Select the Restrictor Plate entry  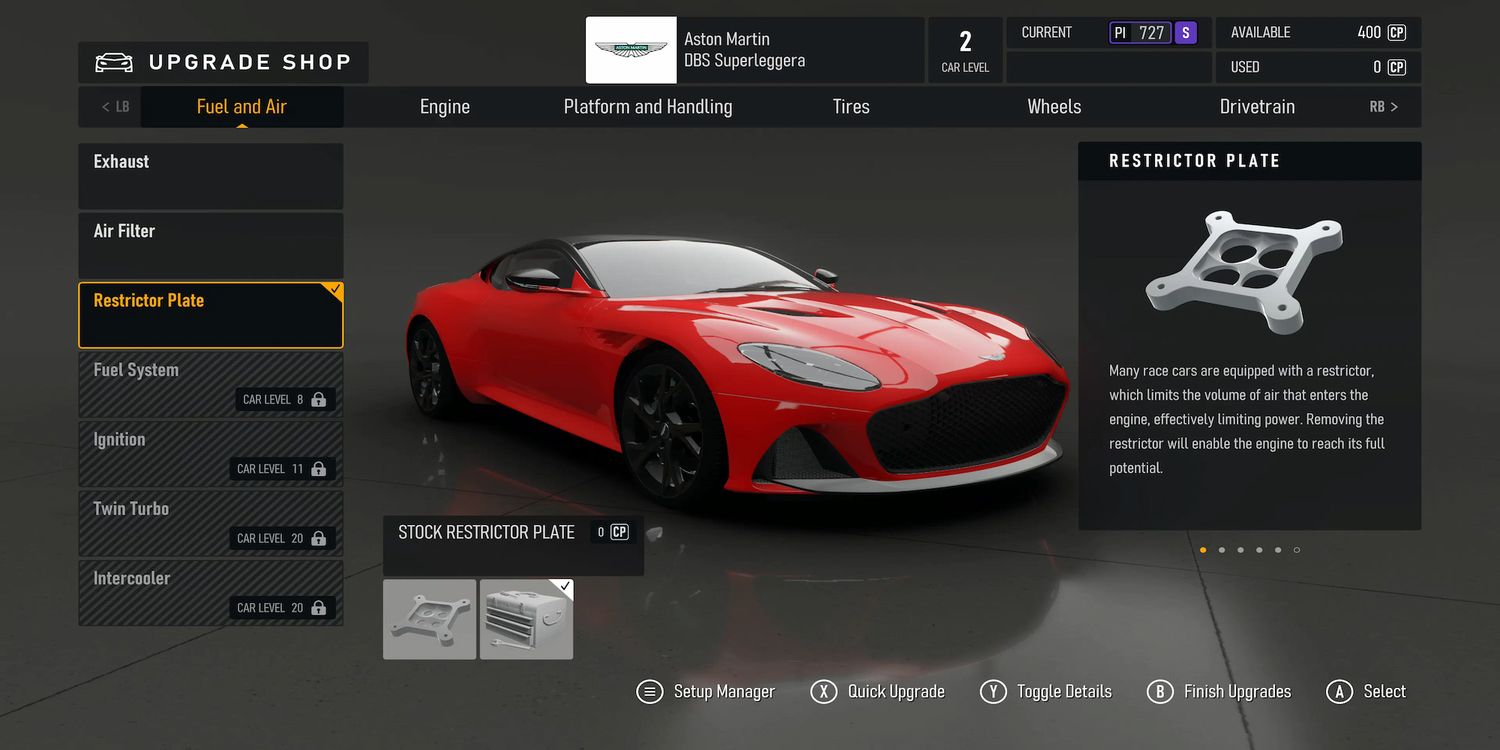point(211,315)
